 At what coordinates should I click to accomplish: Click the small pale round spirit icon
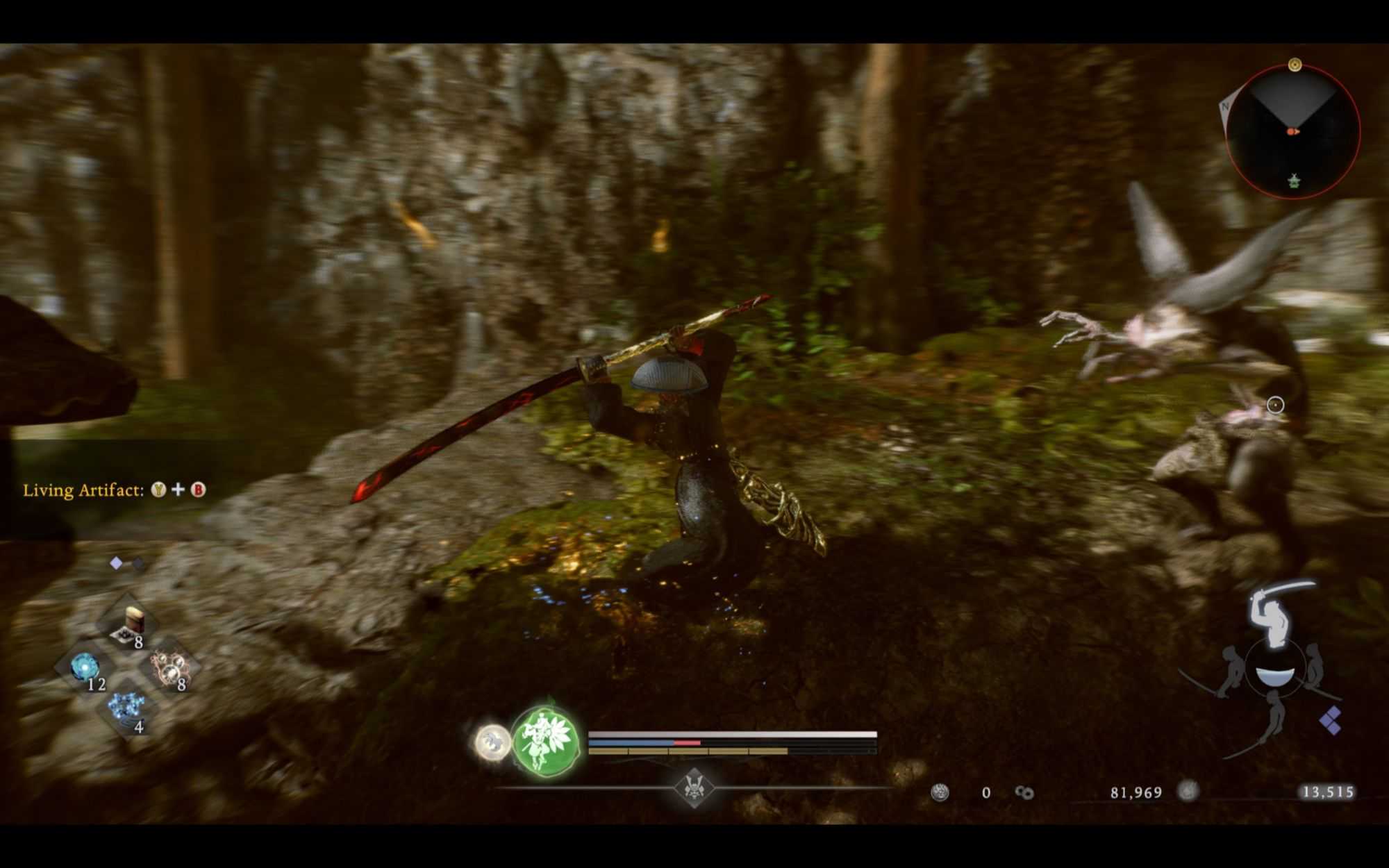[492, 741]
